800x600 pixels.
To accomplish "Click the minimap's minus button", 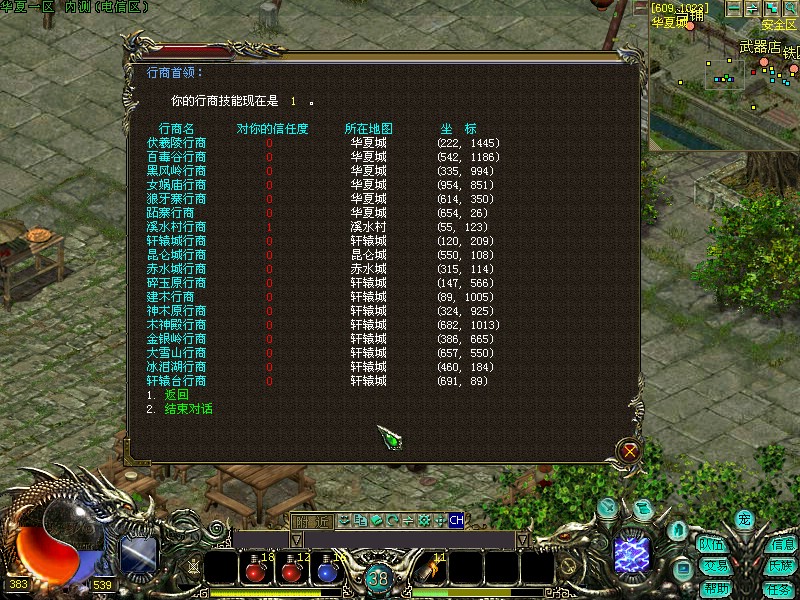I will coord(734,8).
